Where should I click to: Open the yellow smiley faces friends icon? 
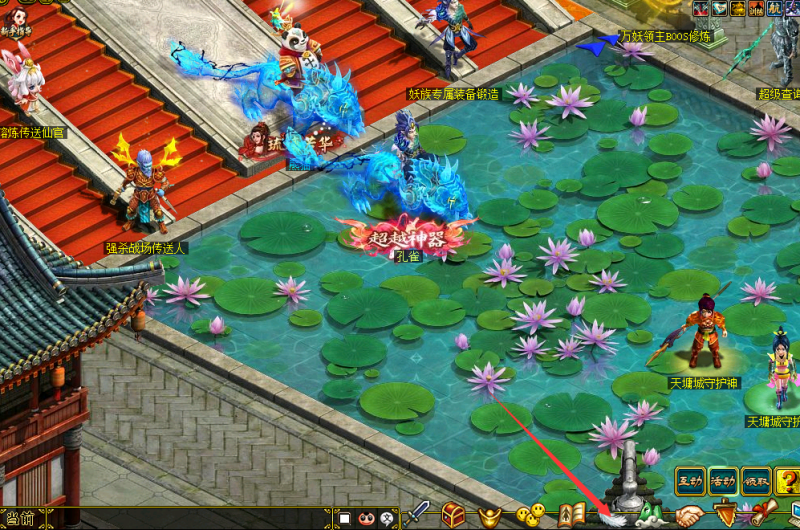[530, 516]
